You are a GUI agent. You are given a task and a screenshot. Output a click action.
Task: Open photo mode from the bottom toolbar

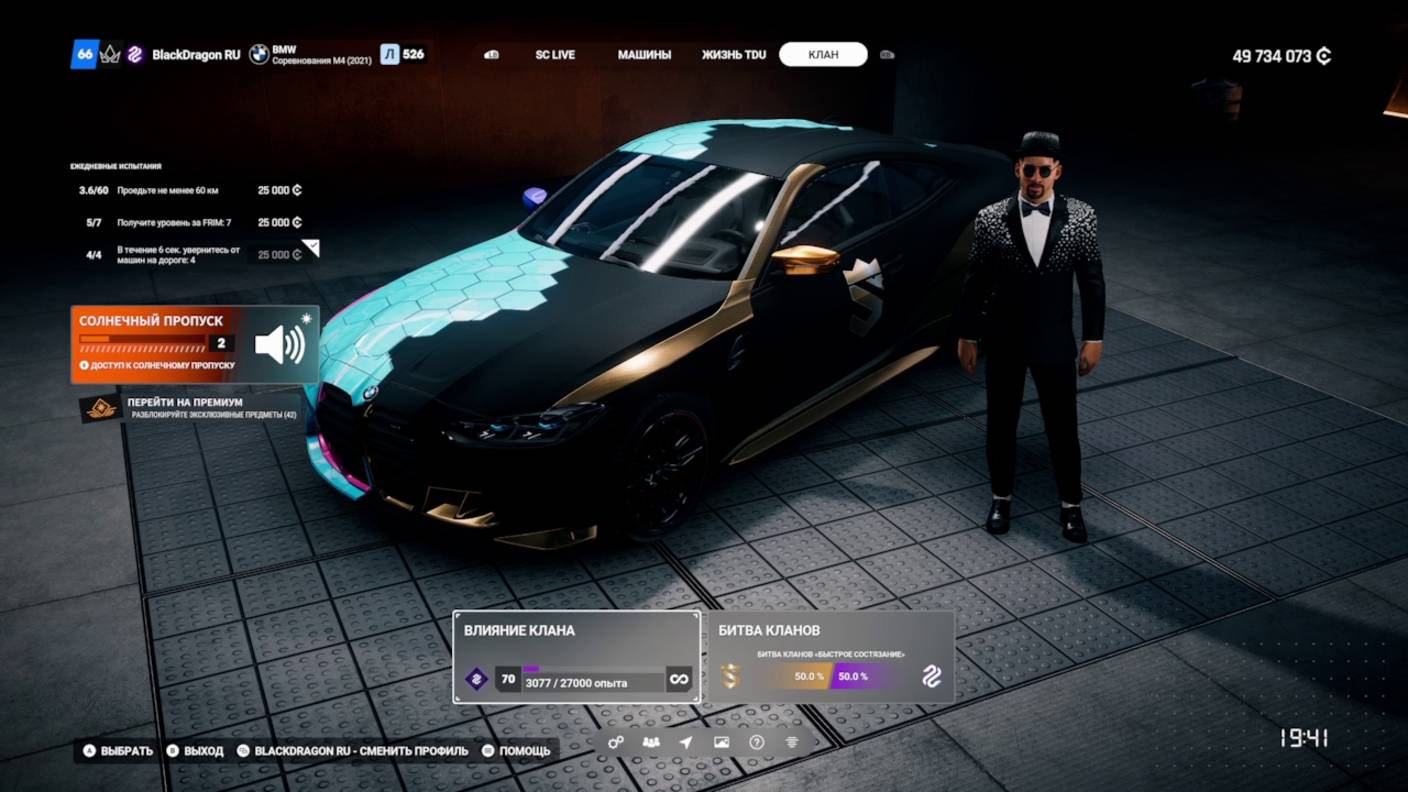720,742
